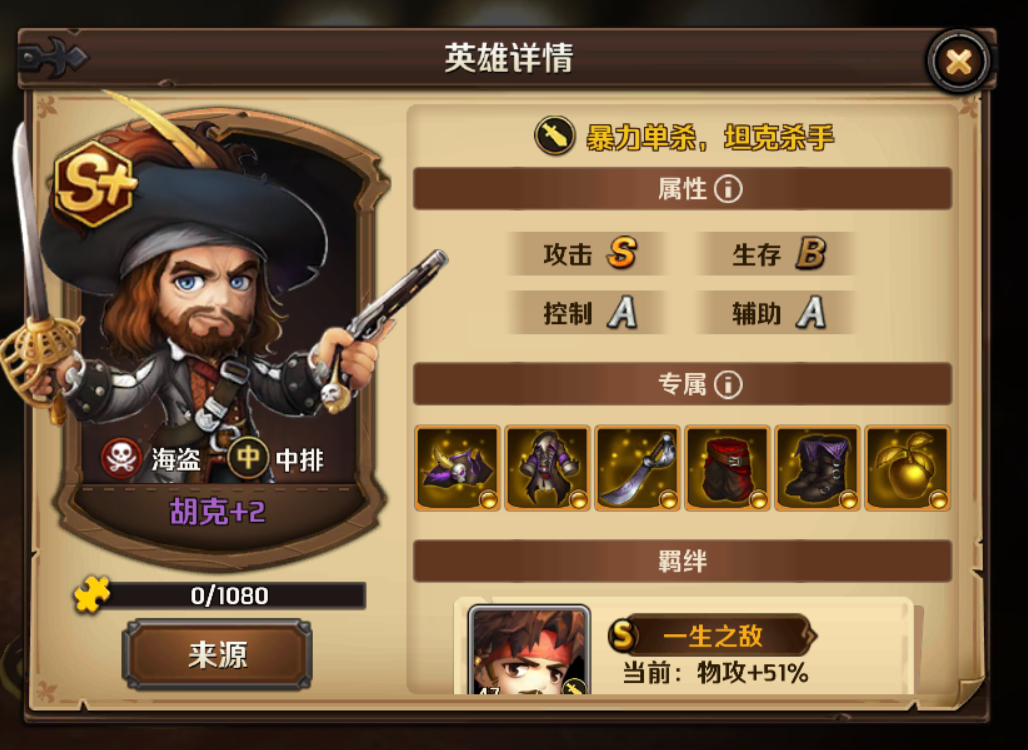Select the exclusive cutlass sword item
Screen dimensions: 1028x750
638,468
